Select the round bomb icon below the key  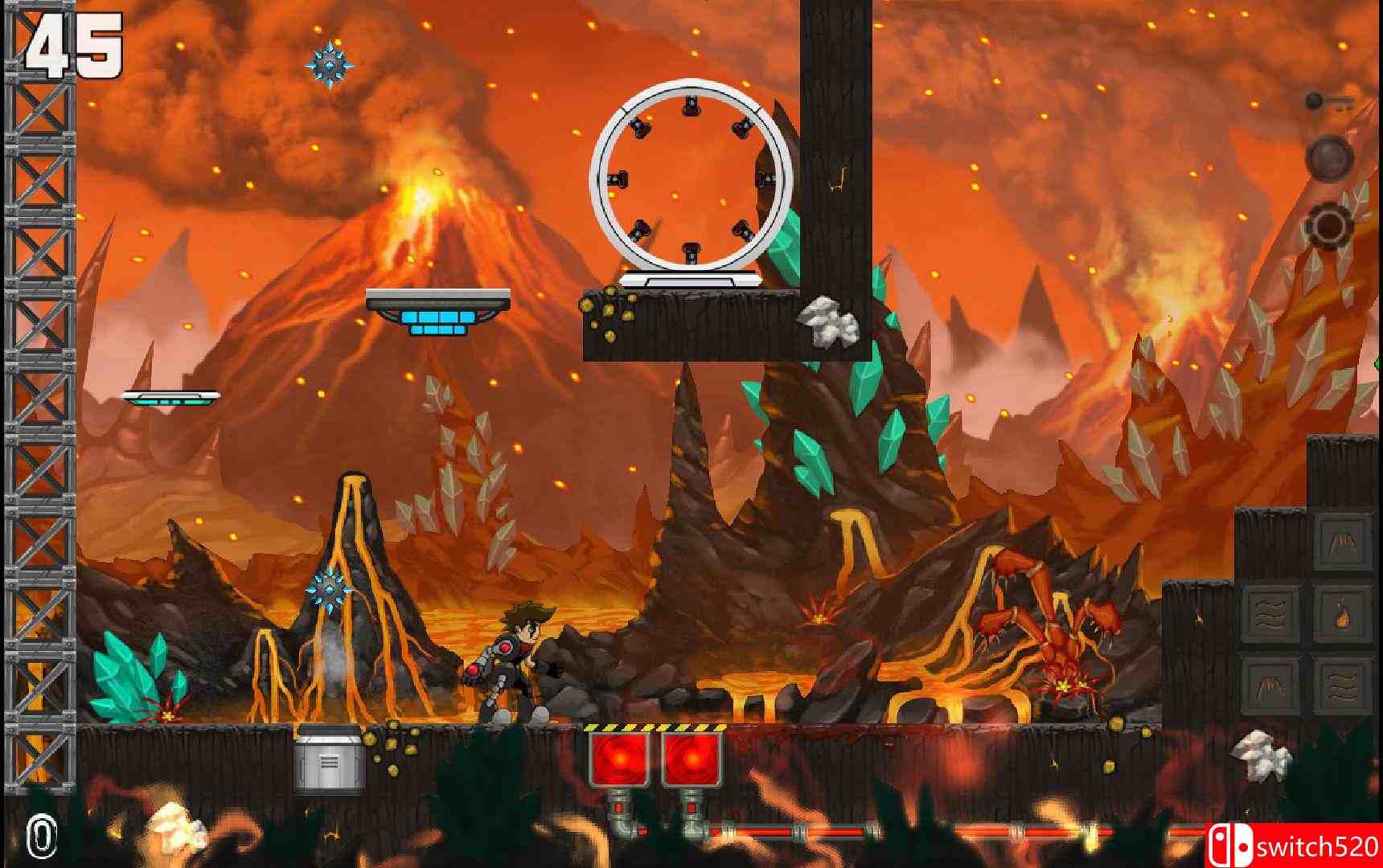[1329, 159]
